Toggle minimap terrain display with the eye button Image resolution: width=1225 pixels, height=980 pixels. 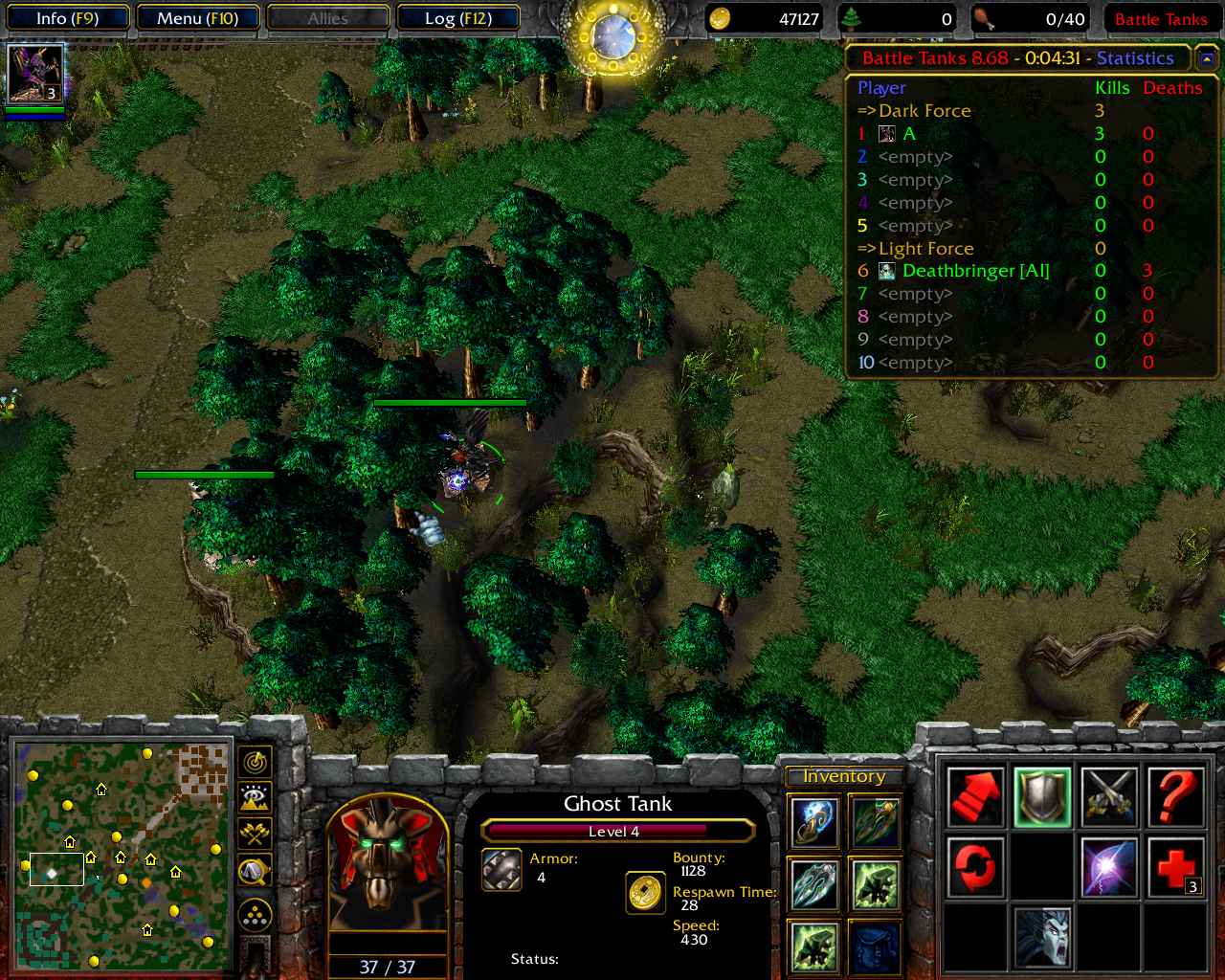(255, 797)
